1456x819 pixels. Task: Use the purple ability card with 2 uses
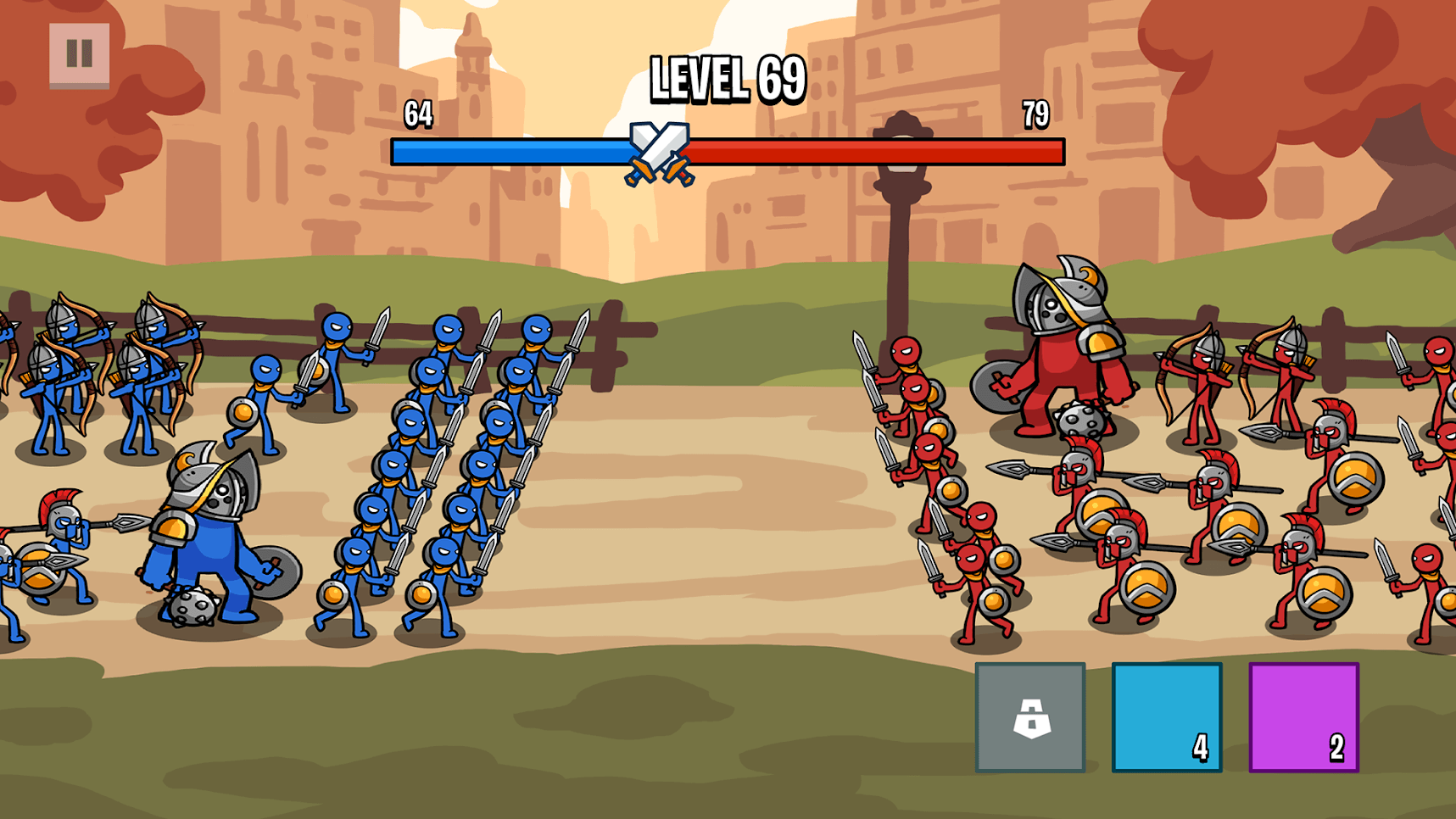coord(1303,716)
